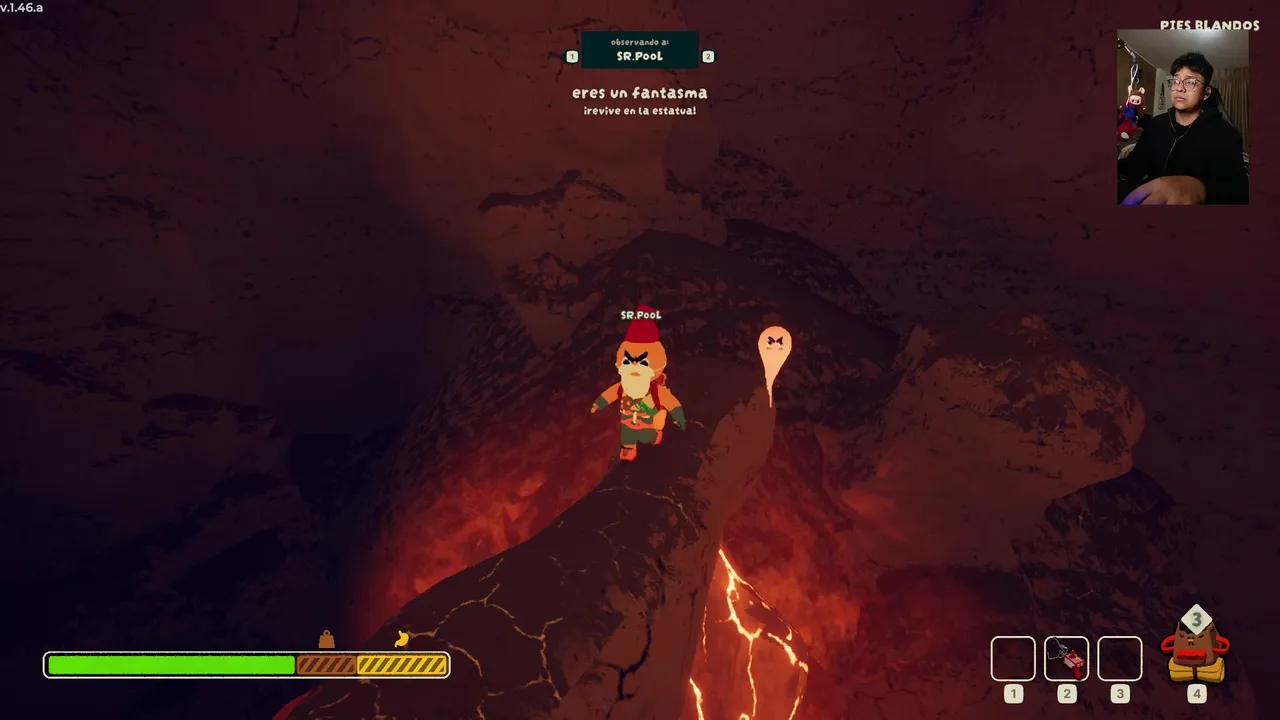Click the 'observando a: SR.PooL' spectate panel
Viewport: 1280px width, 720px height.
coord(640,50)
